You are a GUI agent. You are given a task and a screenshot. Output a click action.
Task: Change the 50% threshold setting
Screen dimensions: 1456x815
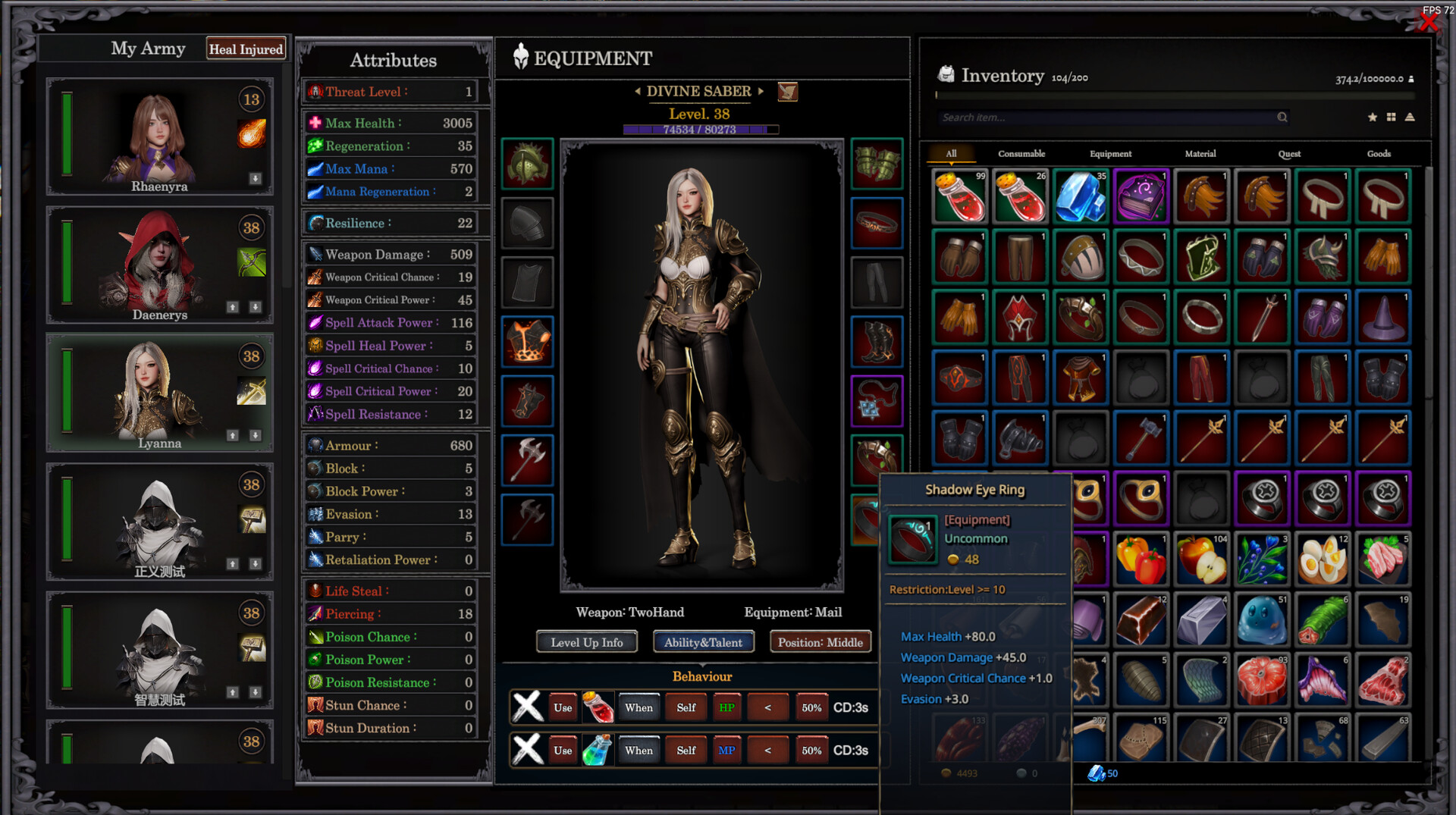811,707
